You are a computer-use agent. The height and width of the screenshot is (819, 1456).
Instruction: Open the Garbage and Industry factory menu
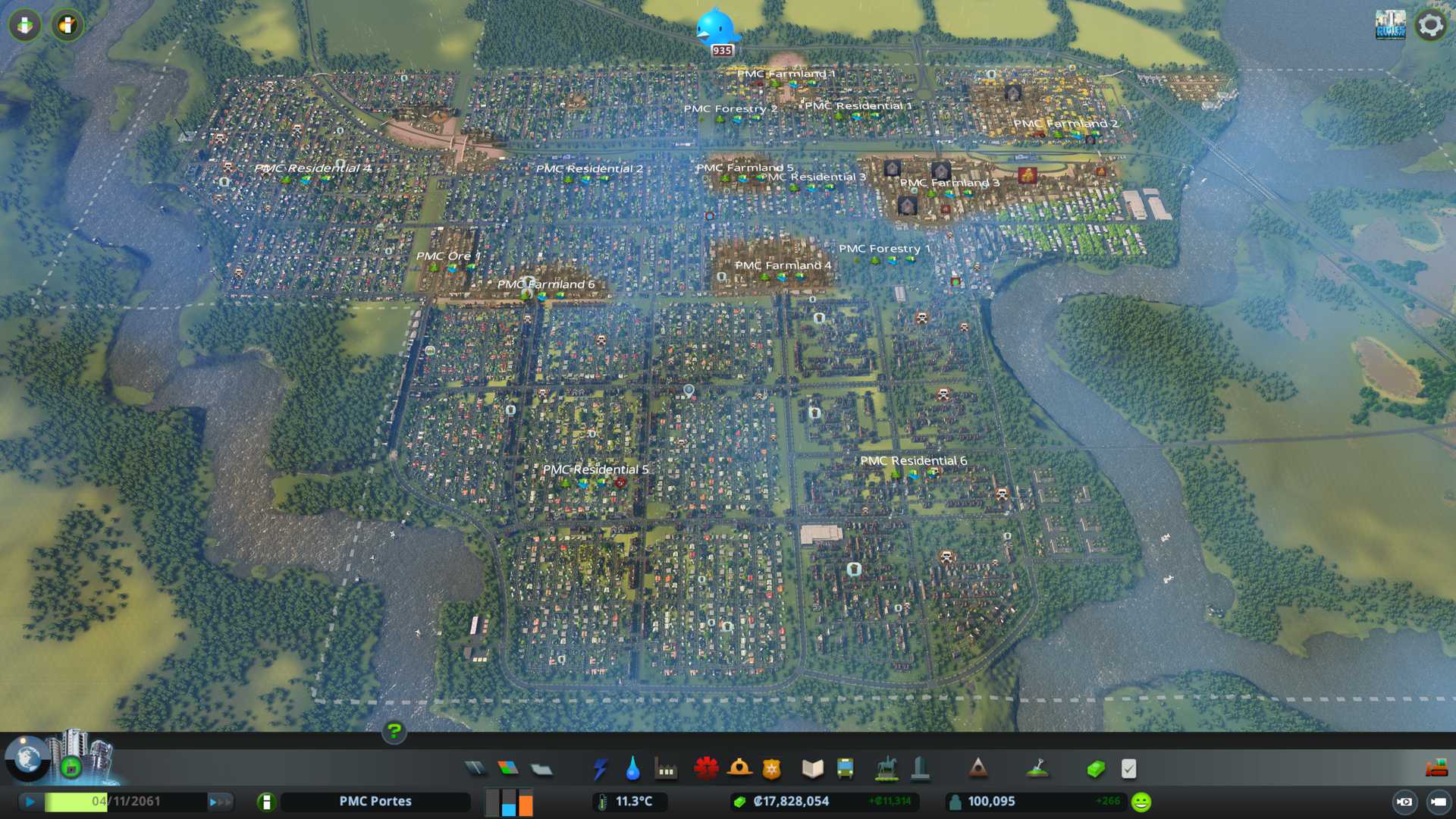click(x=666, y=769)
